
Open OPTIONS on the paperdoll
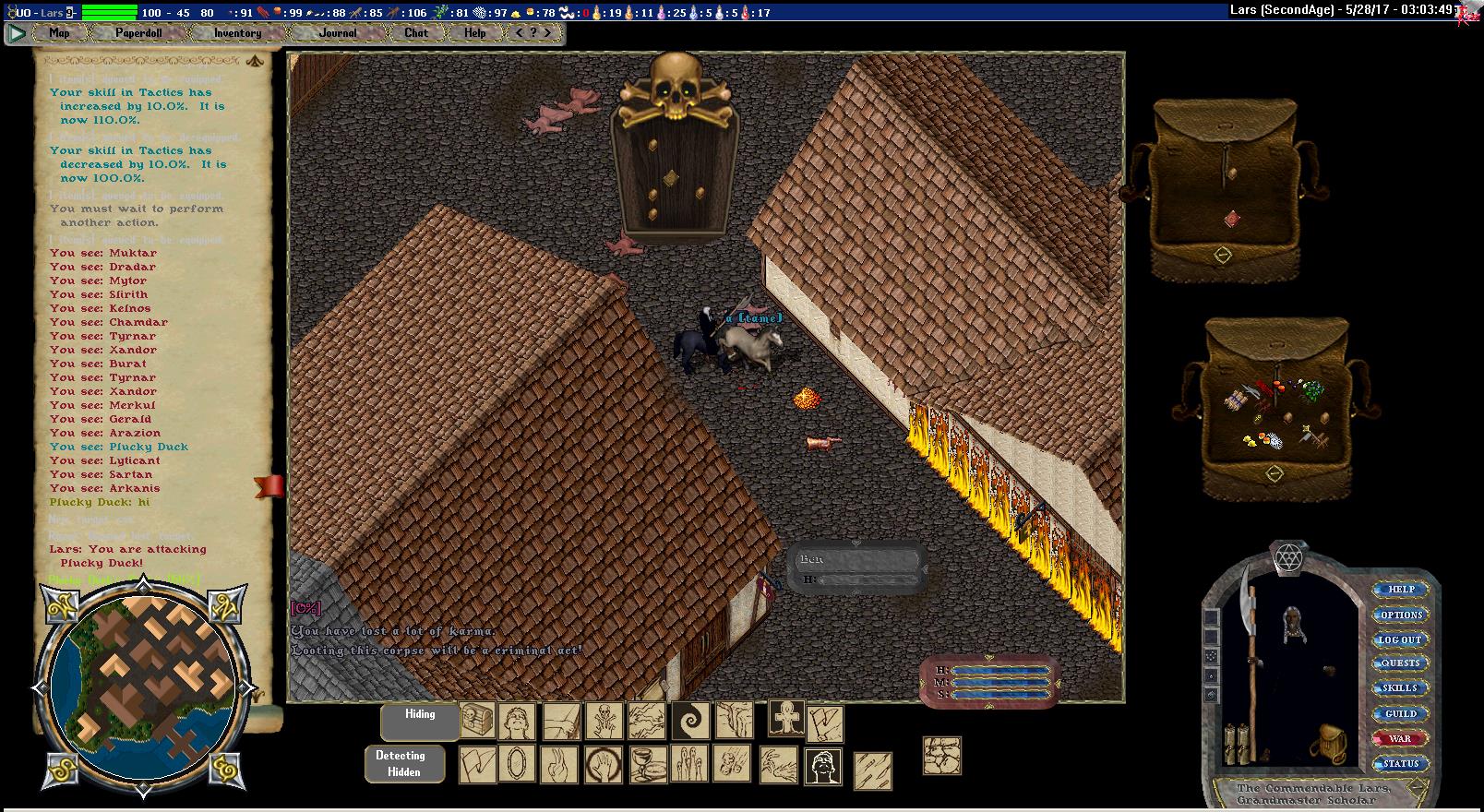click(1400, 615)
